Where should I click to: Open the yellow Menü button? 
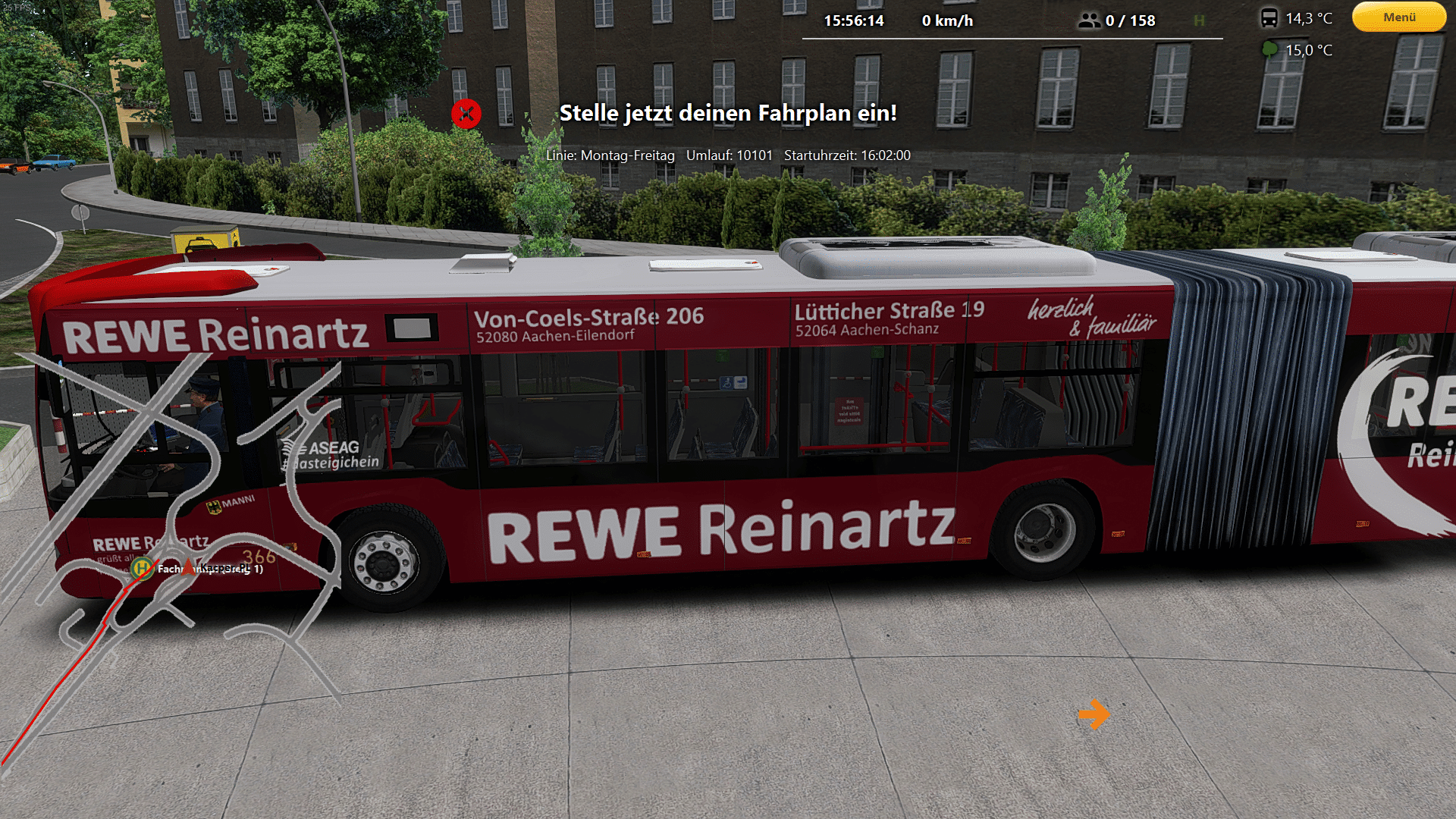(x=1399, y=17)
